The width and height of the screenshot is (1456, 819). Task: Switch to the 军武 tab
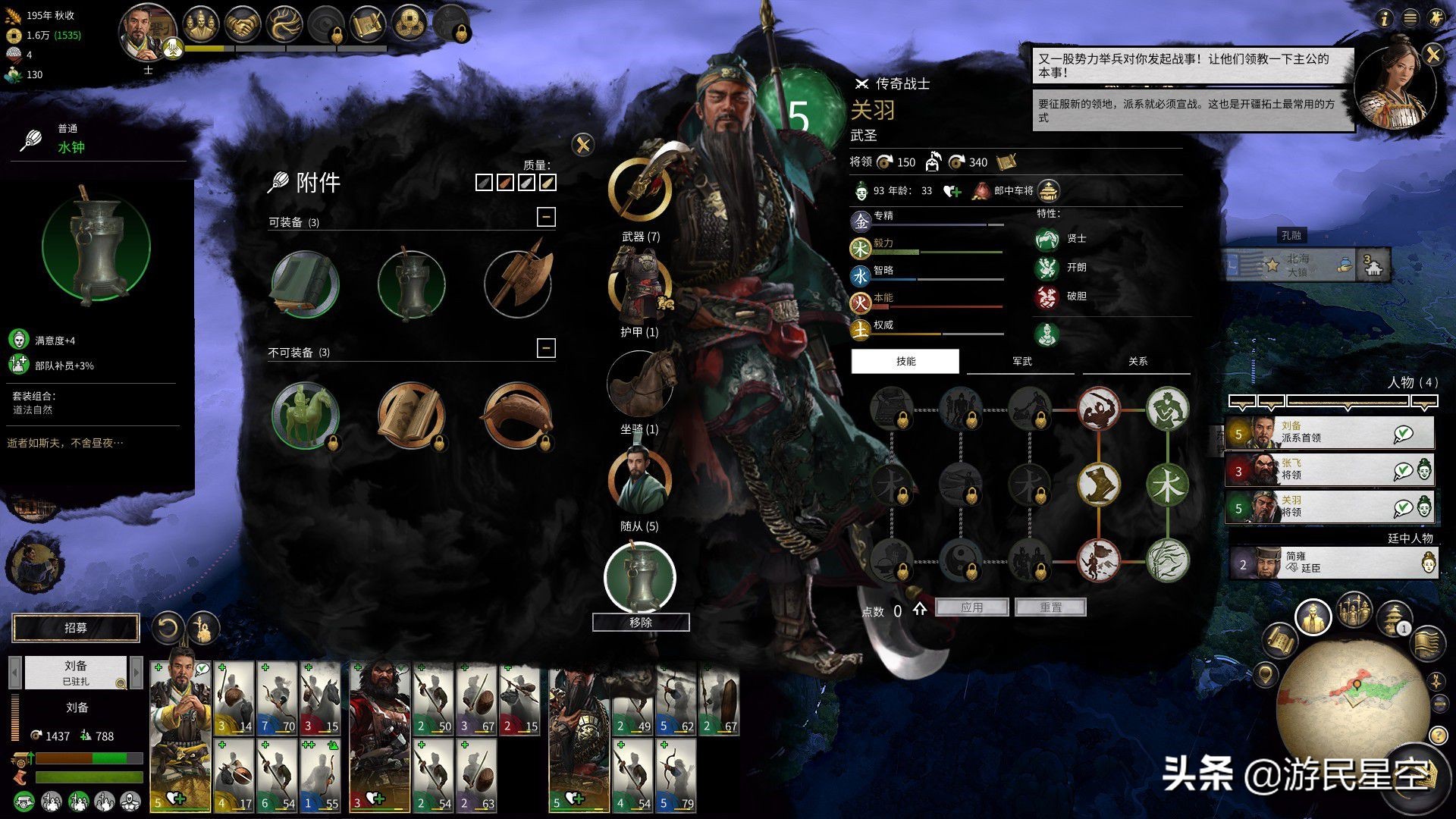[1021, 362]
